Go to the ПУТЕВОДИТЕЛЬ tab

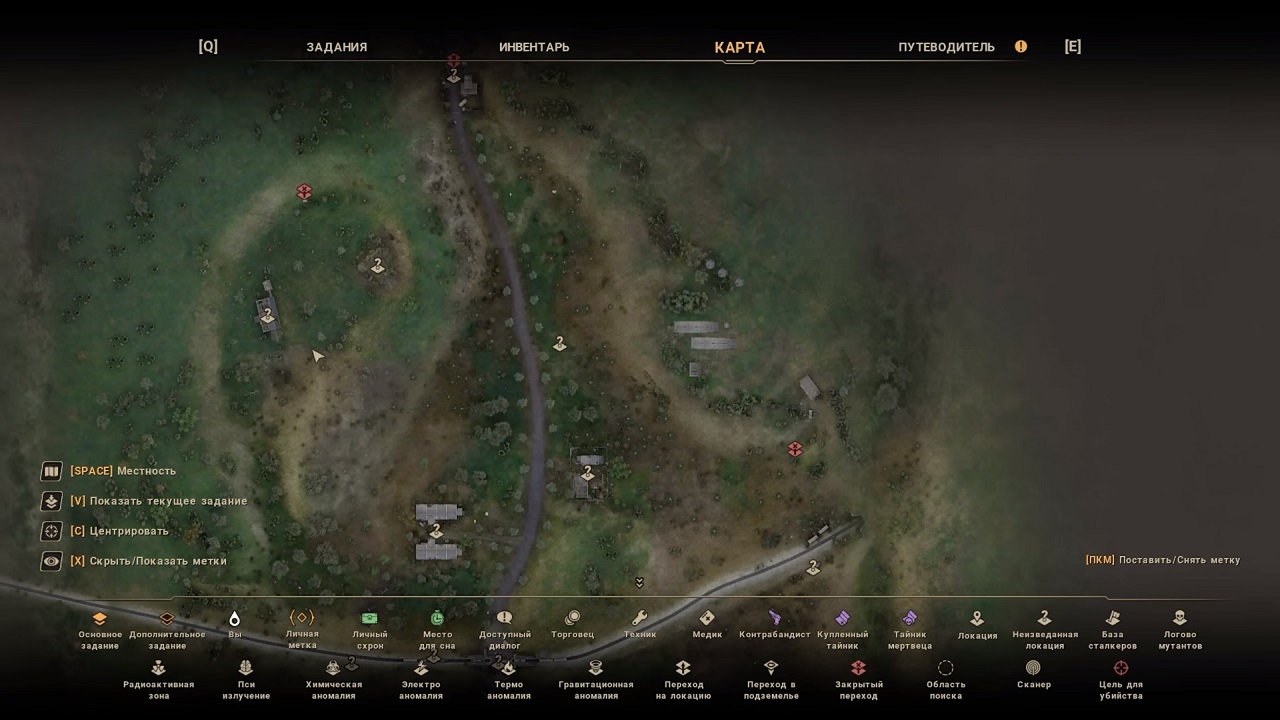[946, 47]
